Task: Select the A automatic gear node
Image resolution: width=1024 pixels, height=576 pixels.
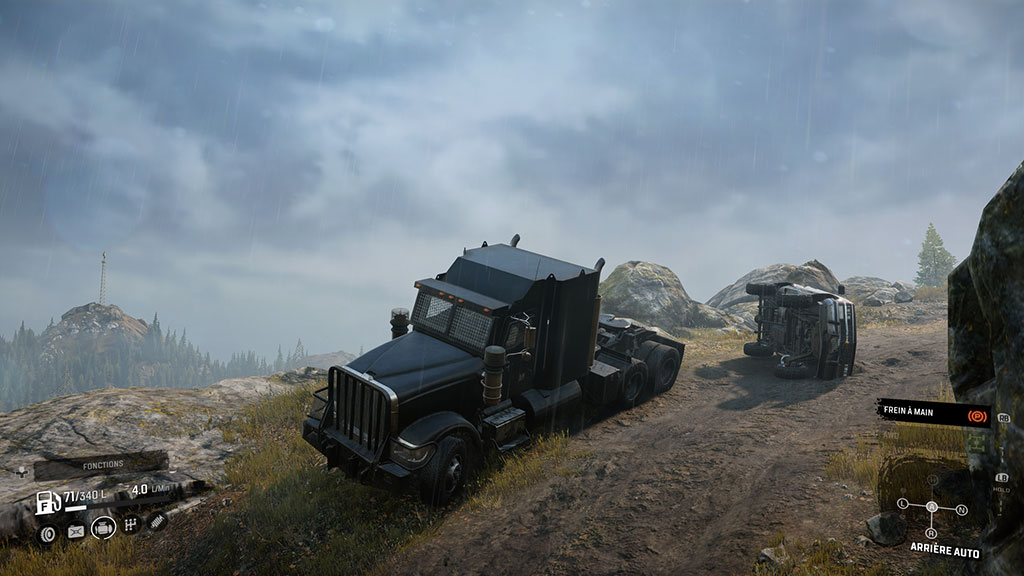Action: click(932, 507)
